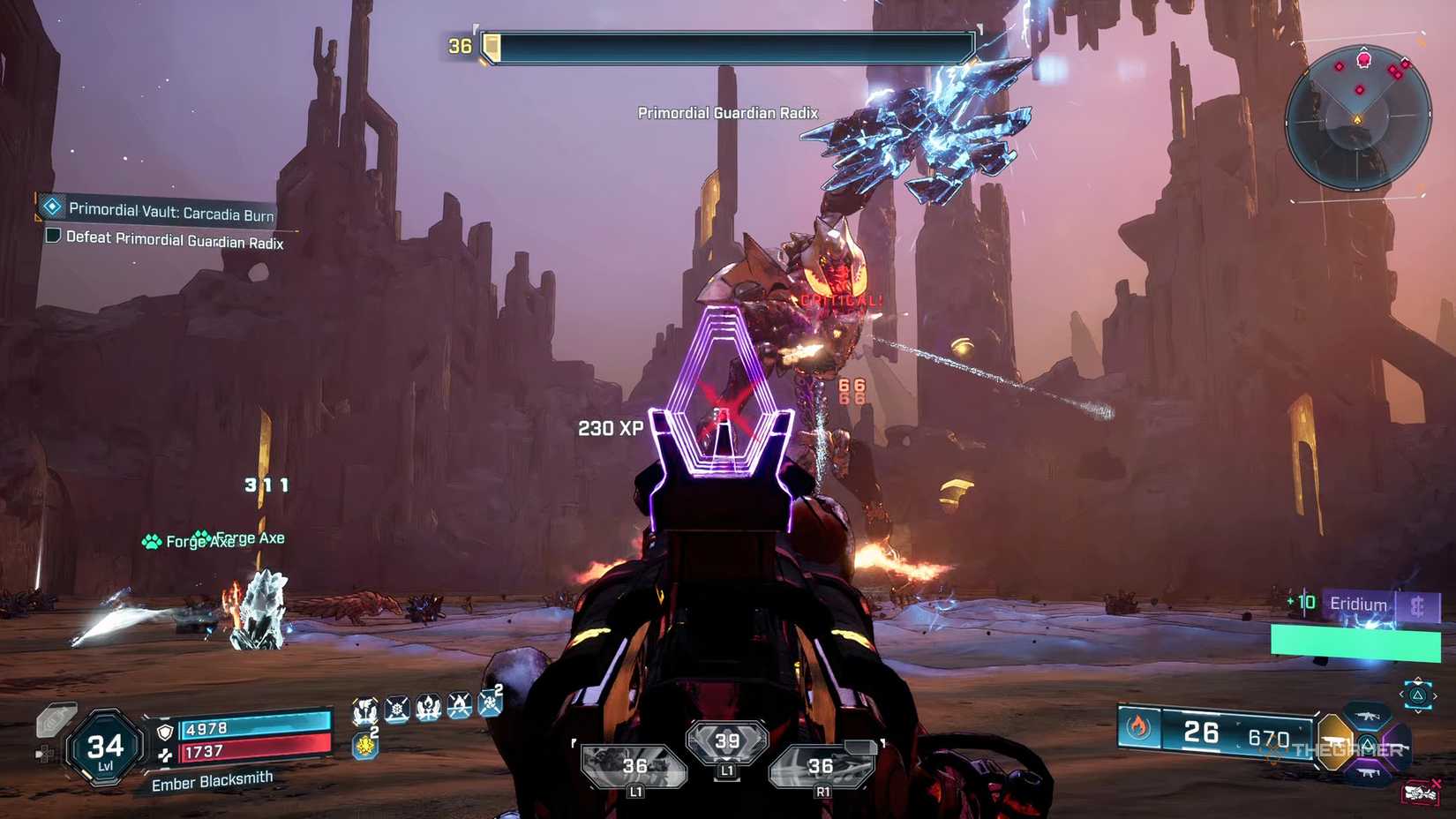Click the assault rifle icon in weapon wheel

pyautogui.click(x=1368, y=717)
